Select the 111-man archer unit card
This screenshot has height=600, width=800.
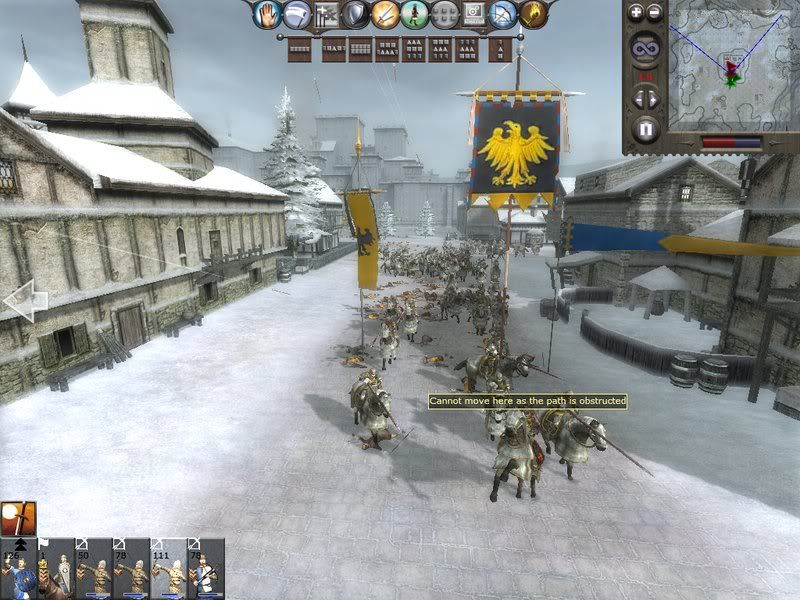tap(169, 569)
